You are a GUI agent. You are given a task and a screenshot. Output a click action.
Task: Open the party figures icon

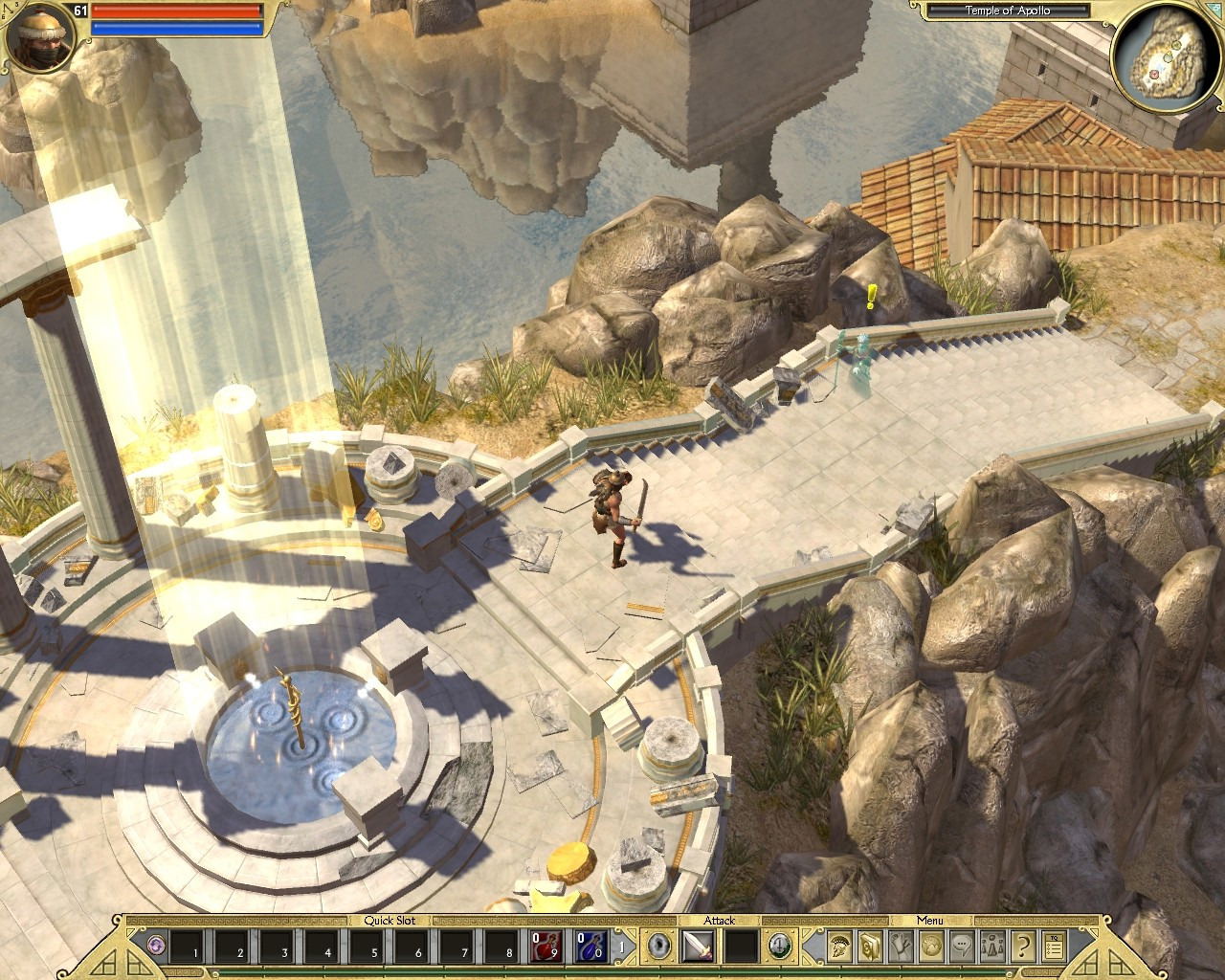tap(992, 946)
